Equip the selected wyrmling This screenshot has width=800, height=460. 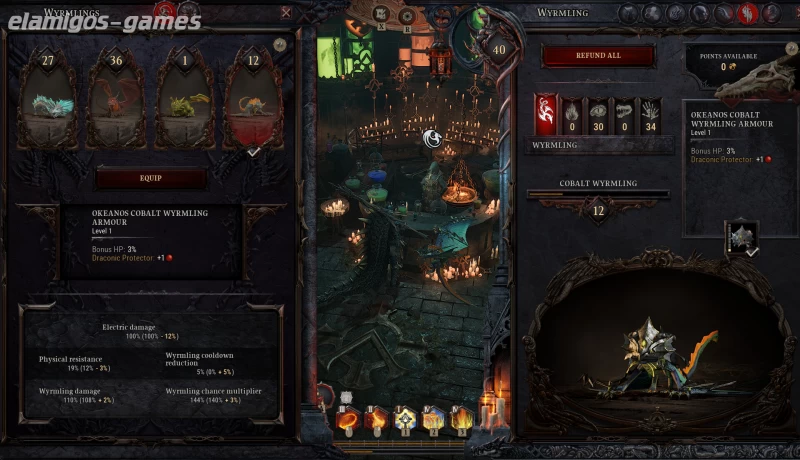click(150, 178)
